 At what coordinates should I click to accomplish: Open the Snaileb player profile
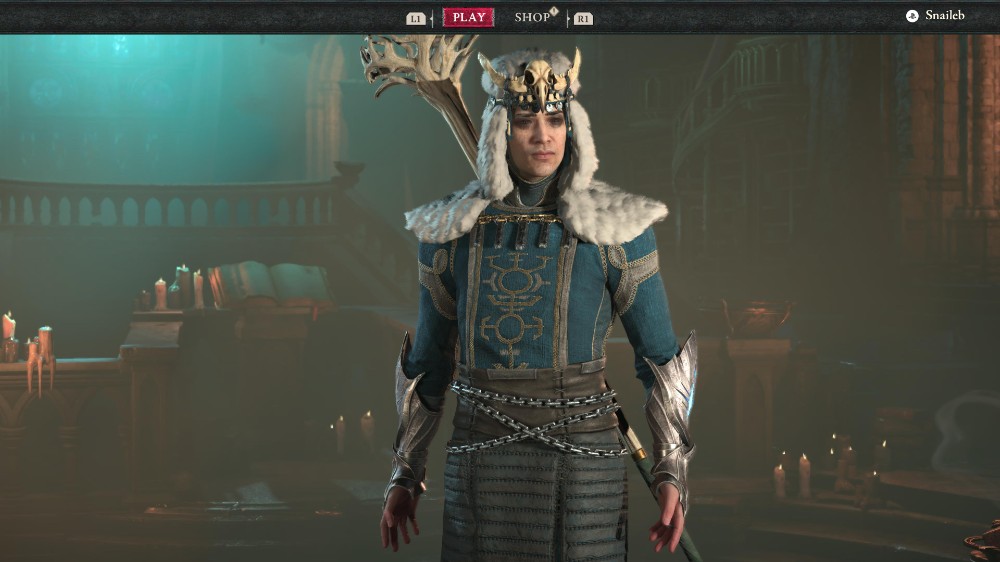[936, 16]
